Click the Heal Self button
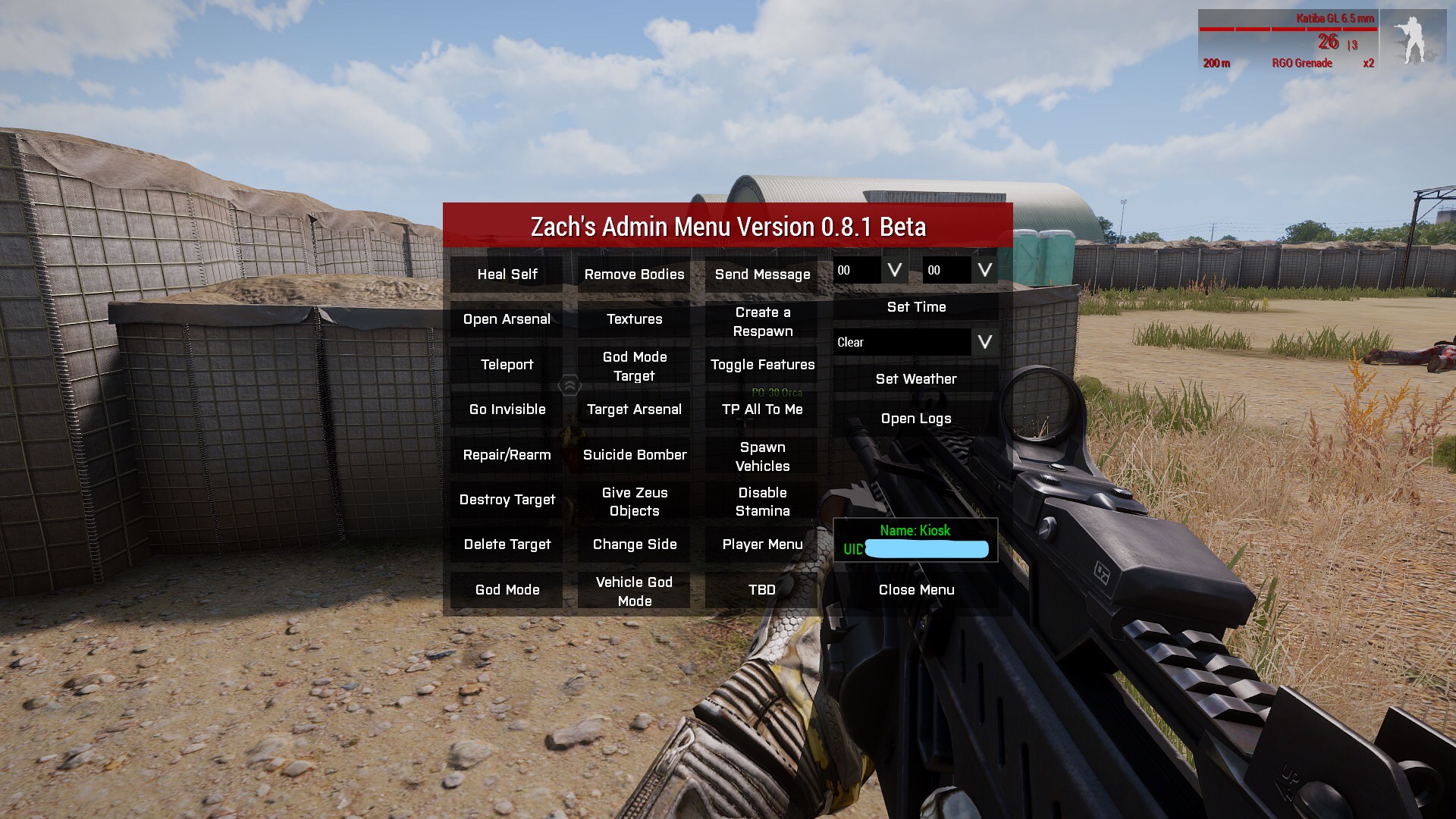Image resolution: width=1456 pixels, height=819 pixels. tap(507, 275)
